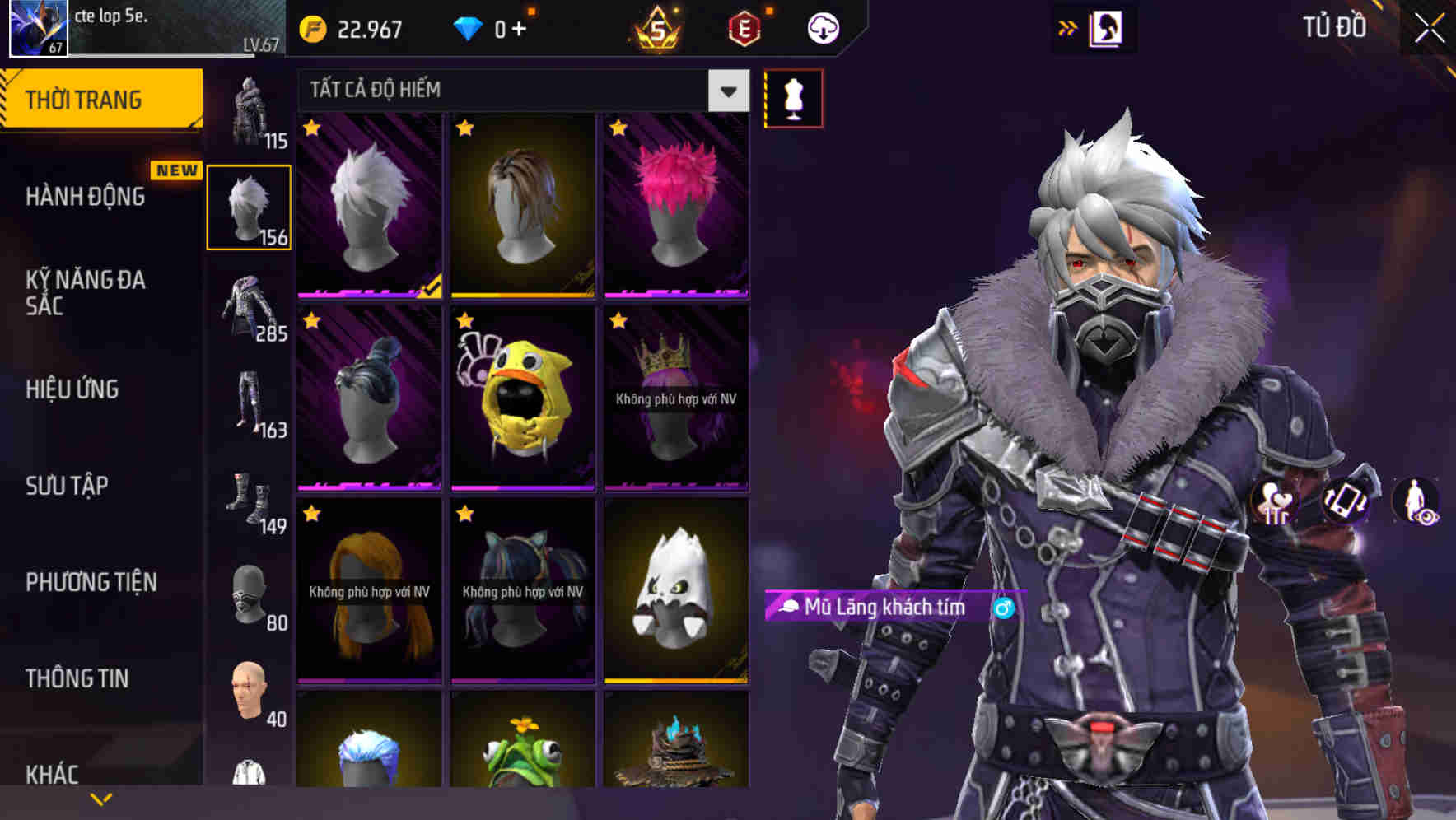Expand the sidebar with the bottom chevron arrow

tap(100, 799)
